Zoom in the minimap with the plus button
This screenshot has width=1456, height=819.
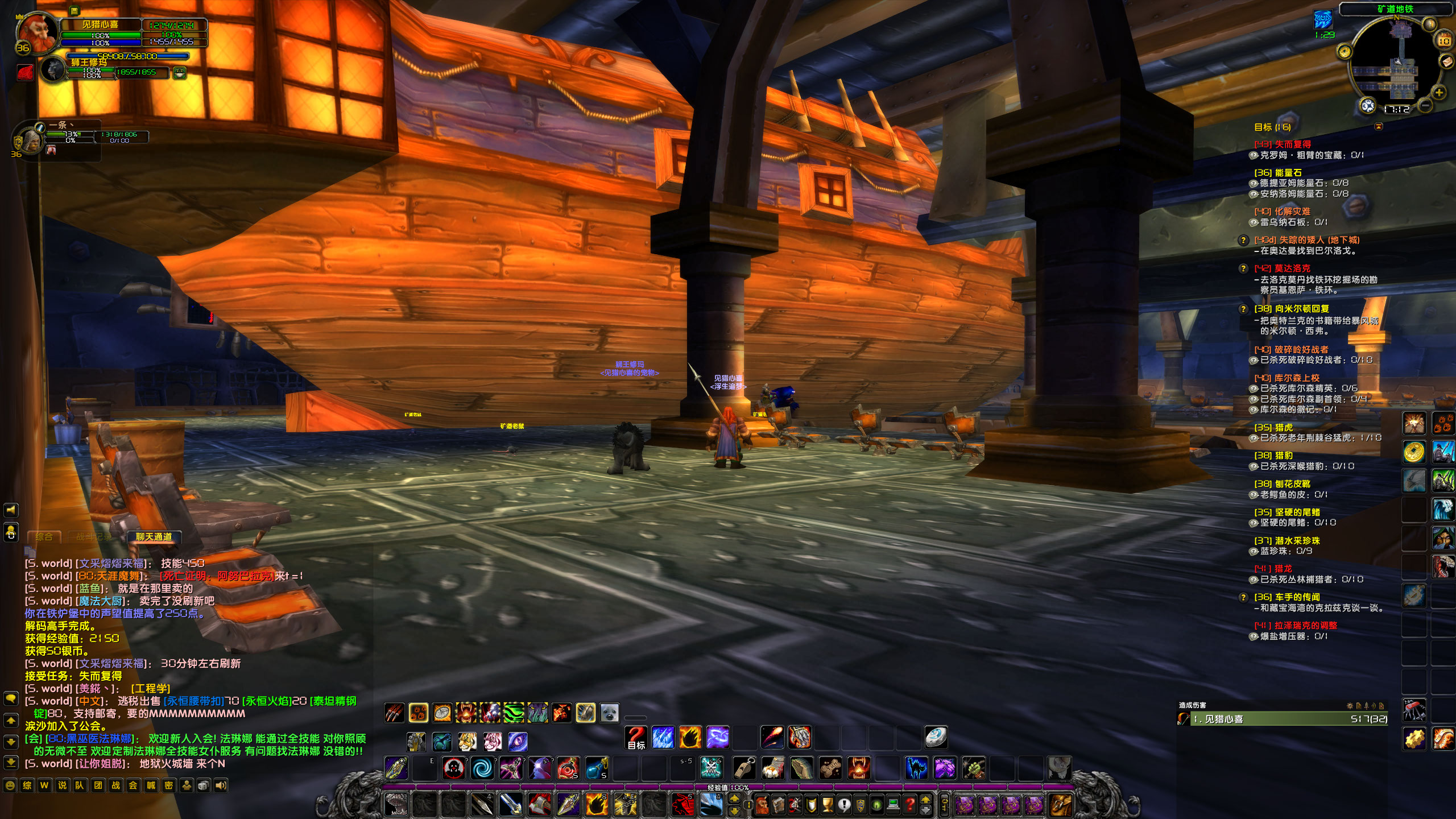pyautogui.click(x=1439, y=93)
